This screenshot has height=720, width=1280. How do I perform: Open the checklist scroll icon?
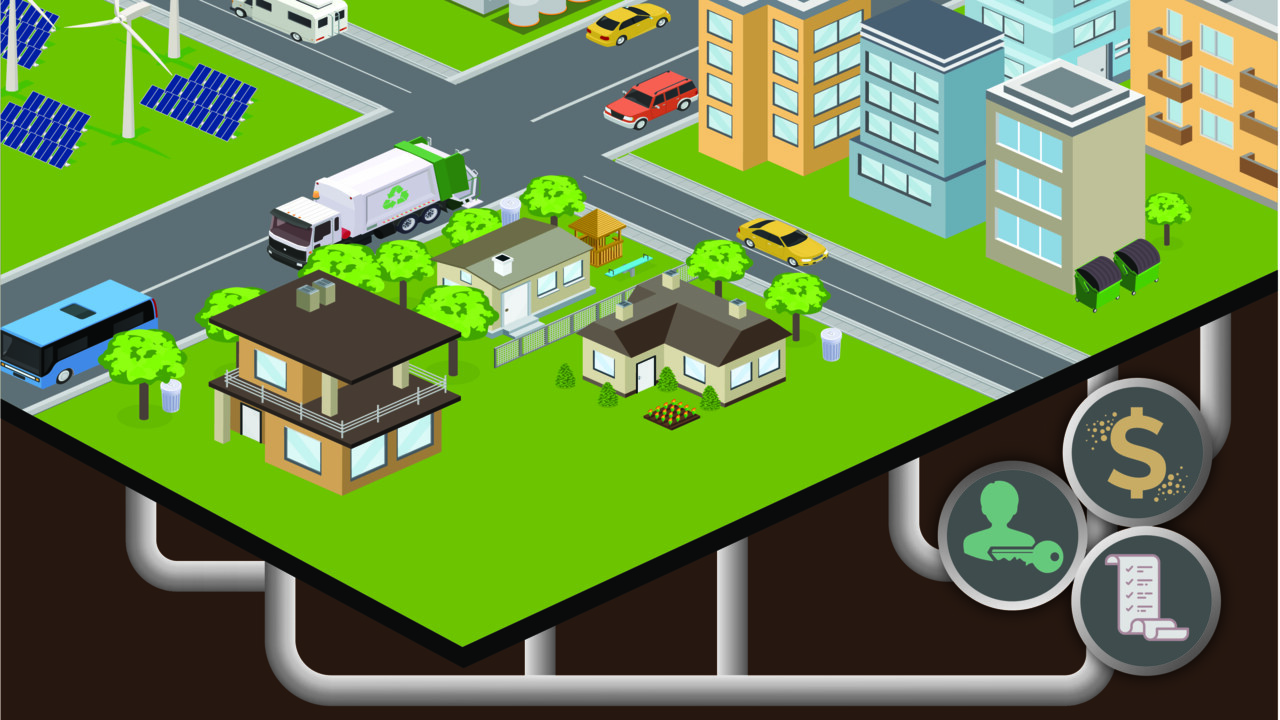[1146, 601]
